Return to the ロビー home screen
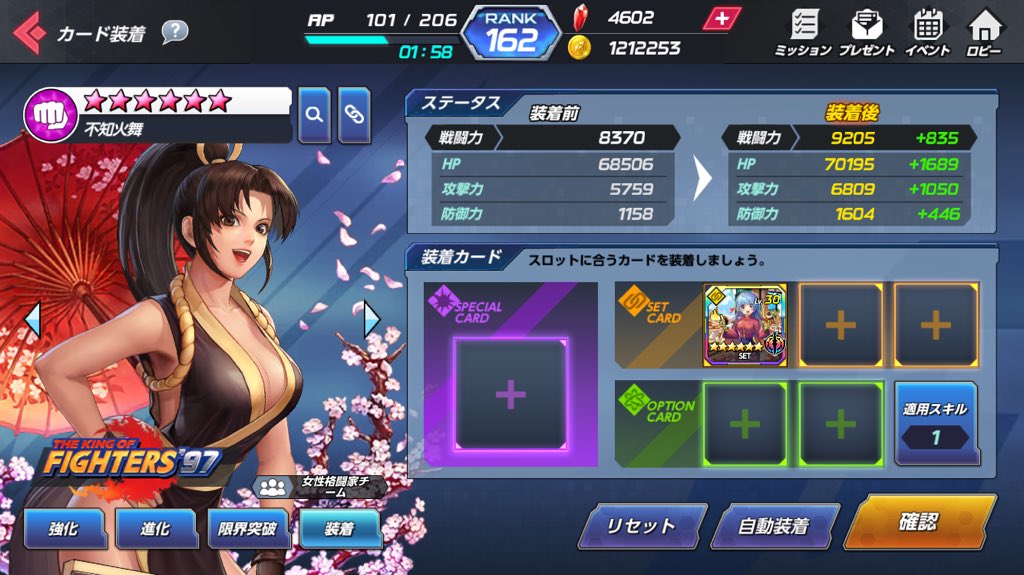This screenshot has height=575, width=1024. pos(985,32)
